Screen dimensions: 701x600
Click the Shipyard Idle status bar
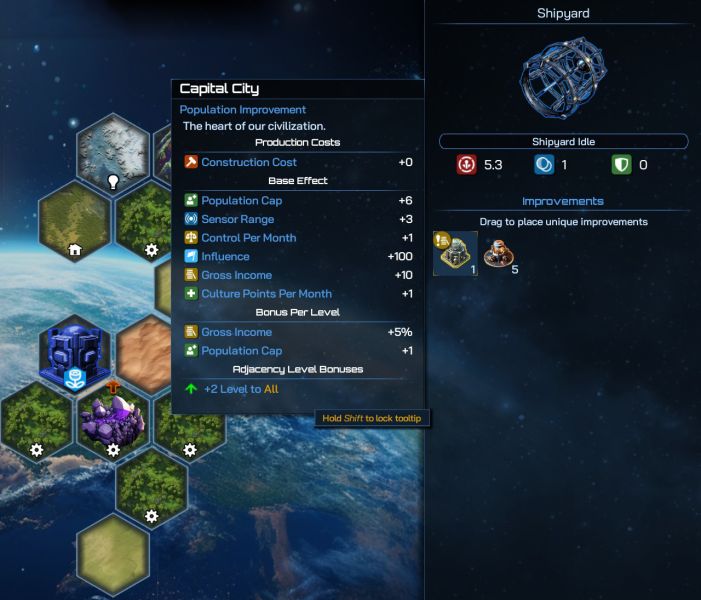point(563,142)
